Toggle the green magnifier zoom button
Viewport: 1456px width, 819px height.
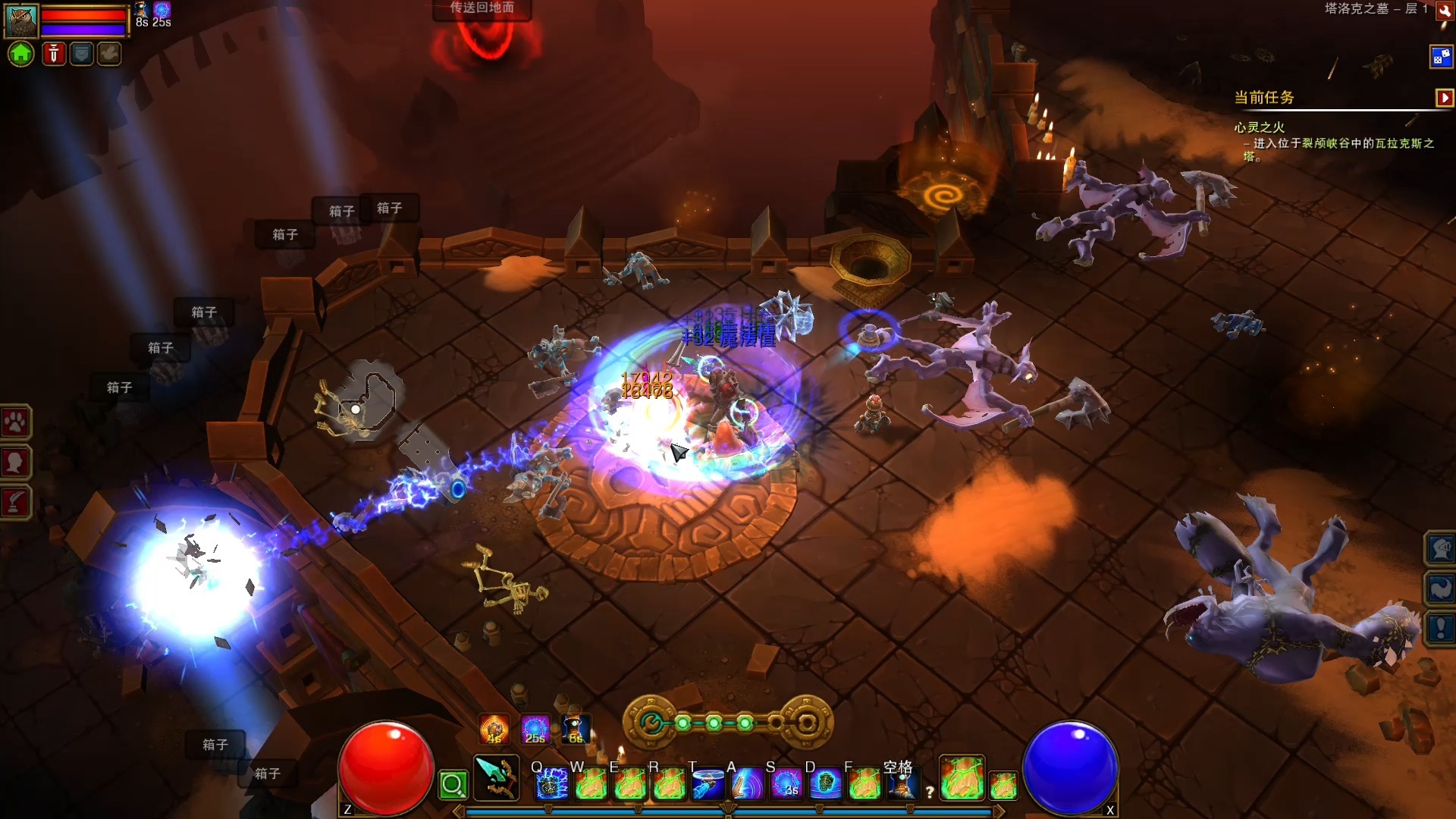click(x=453, y=785)
